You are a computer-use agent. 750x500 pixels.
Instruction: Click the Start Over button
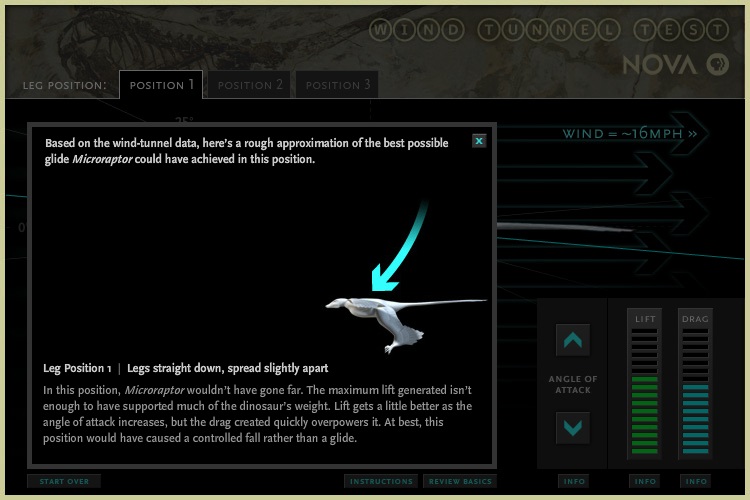click(x=64, y=481)
